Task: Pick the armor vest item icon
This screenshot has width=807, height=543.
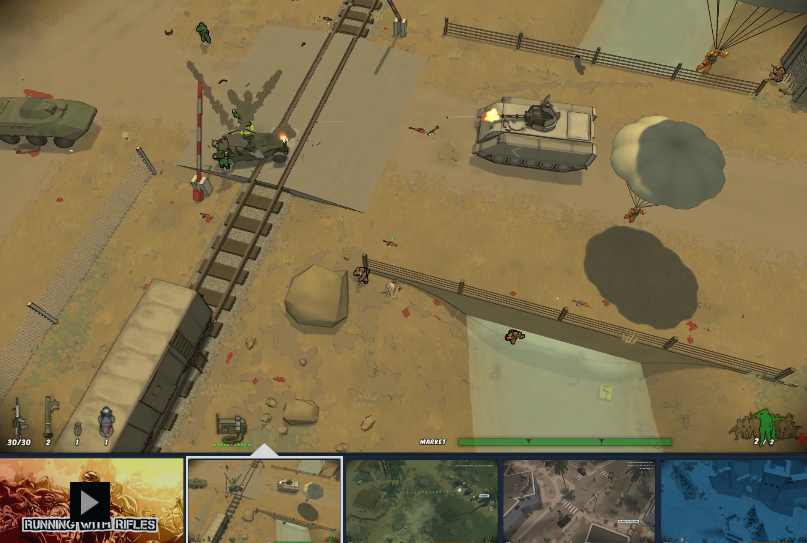Action: 105,421
